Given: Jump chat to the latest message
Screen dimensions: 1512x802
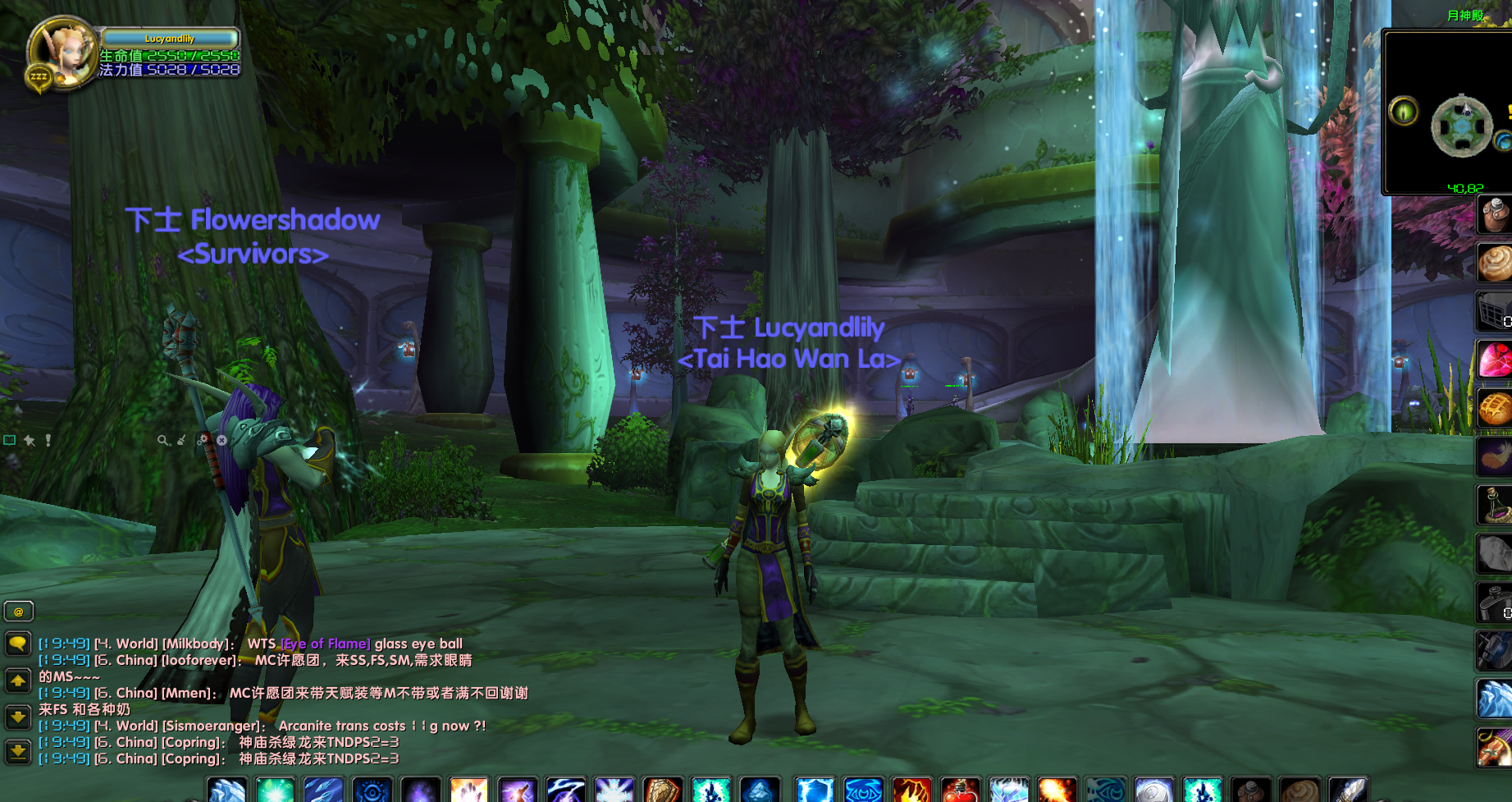Looking at the screenshot, I should (18, 750).
